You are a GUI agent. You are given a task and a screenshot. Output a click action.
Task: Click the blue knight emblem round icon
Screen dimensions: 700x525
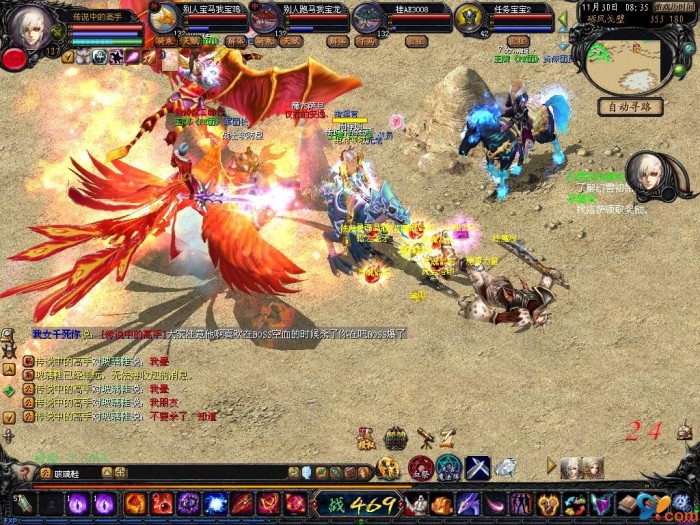tap(449, 467)
